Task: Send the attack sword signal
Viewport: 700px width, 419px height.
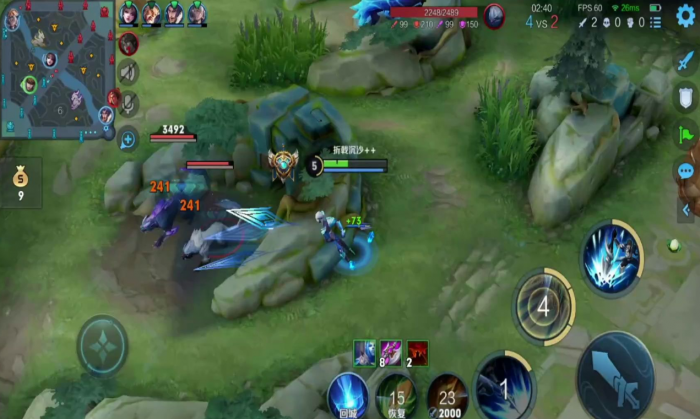Action: tap(686, 62)
